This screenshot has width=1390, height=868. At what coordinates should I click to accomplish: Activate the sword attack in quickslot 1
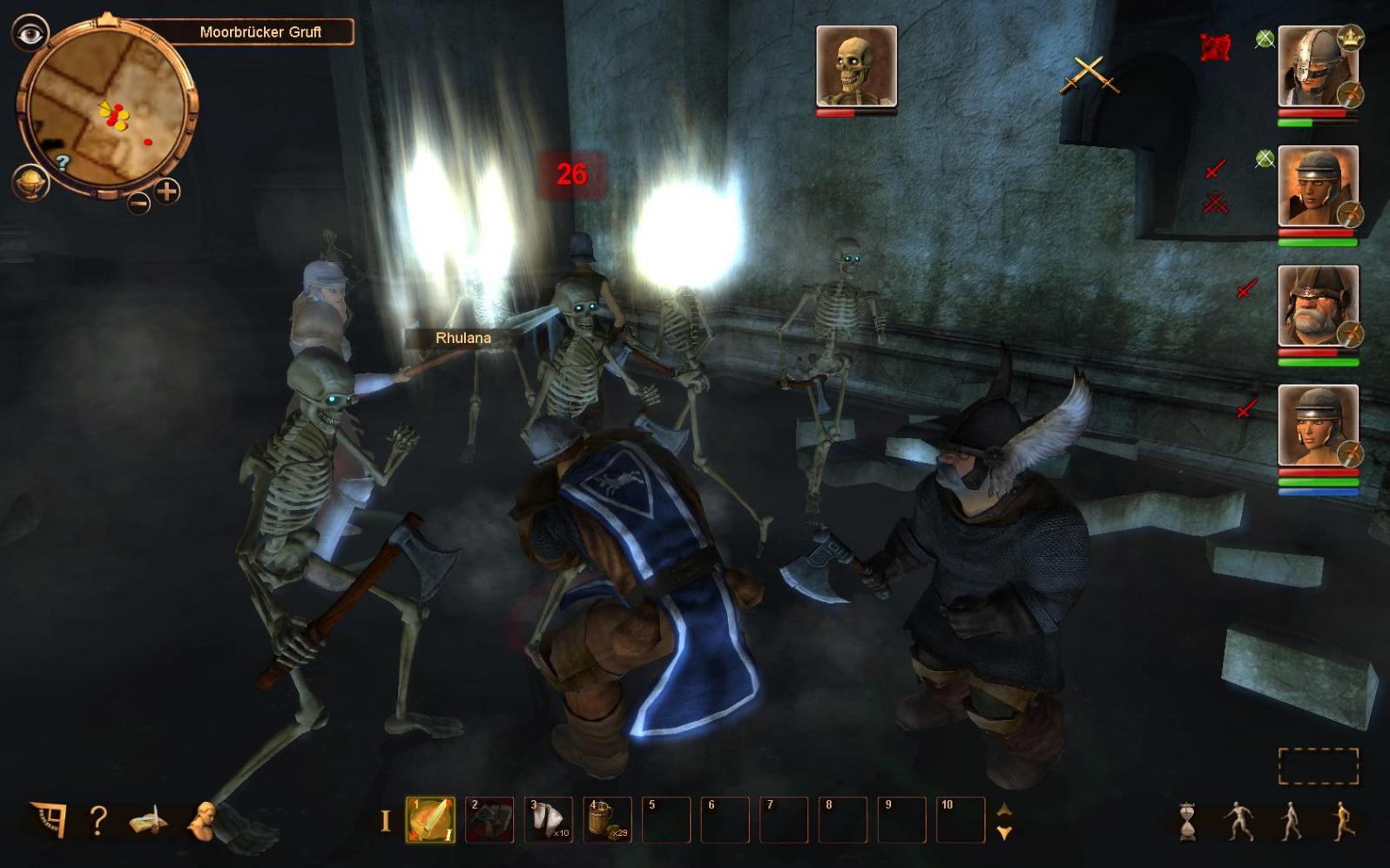coord(430,820)
